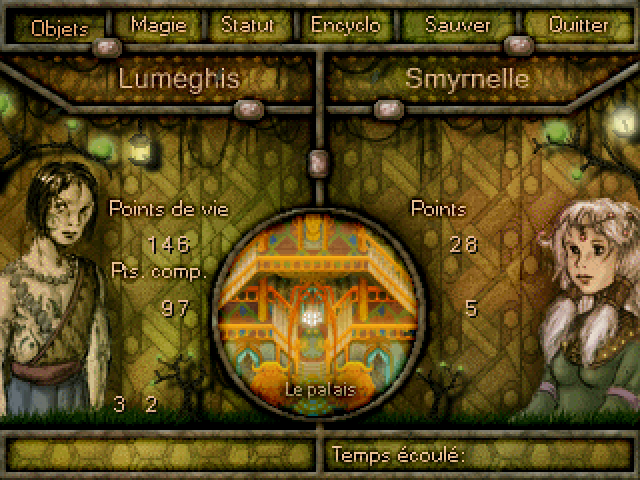640x480 pixels.
Task: Choose Sauver to save the game
Action: pos(456,25)
